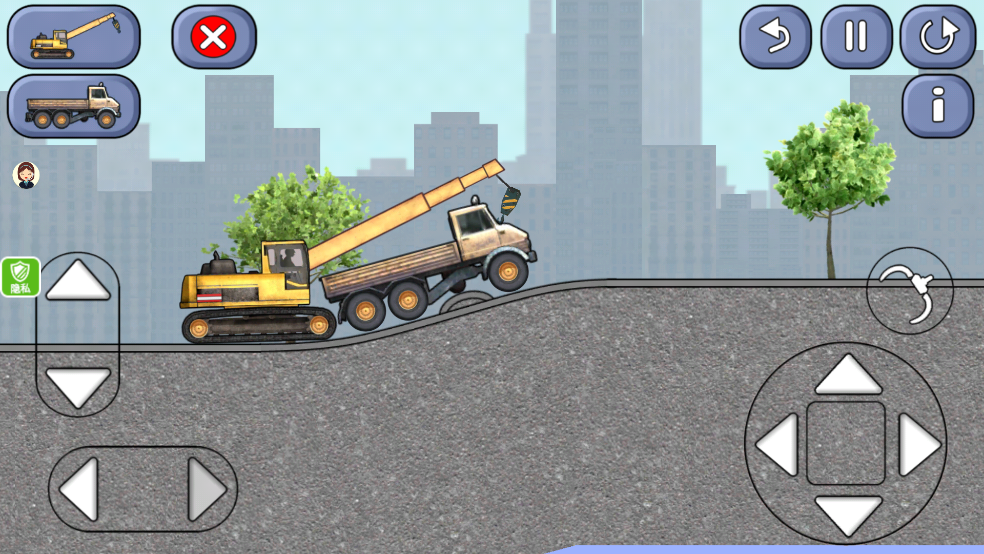
Task: Move crane arm down on directional pad
Action: 847,513
